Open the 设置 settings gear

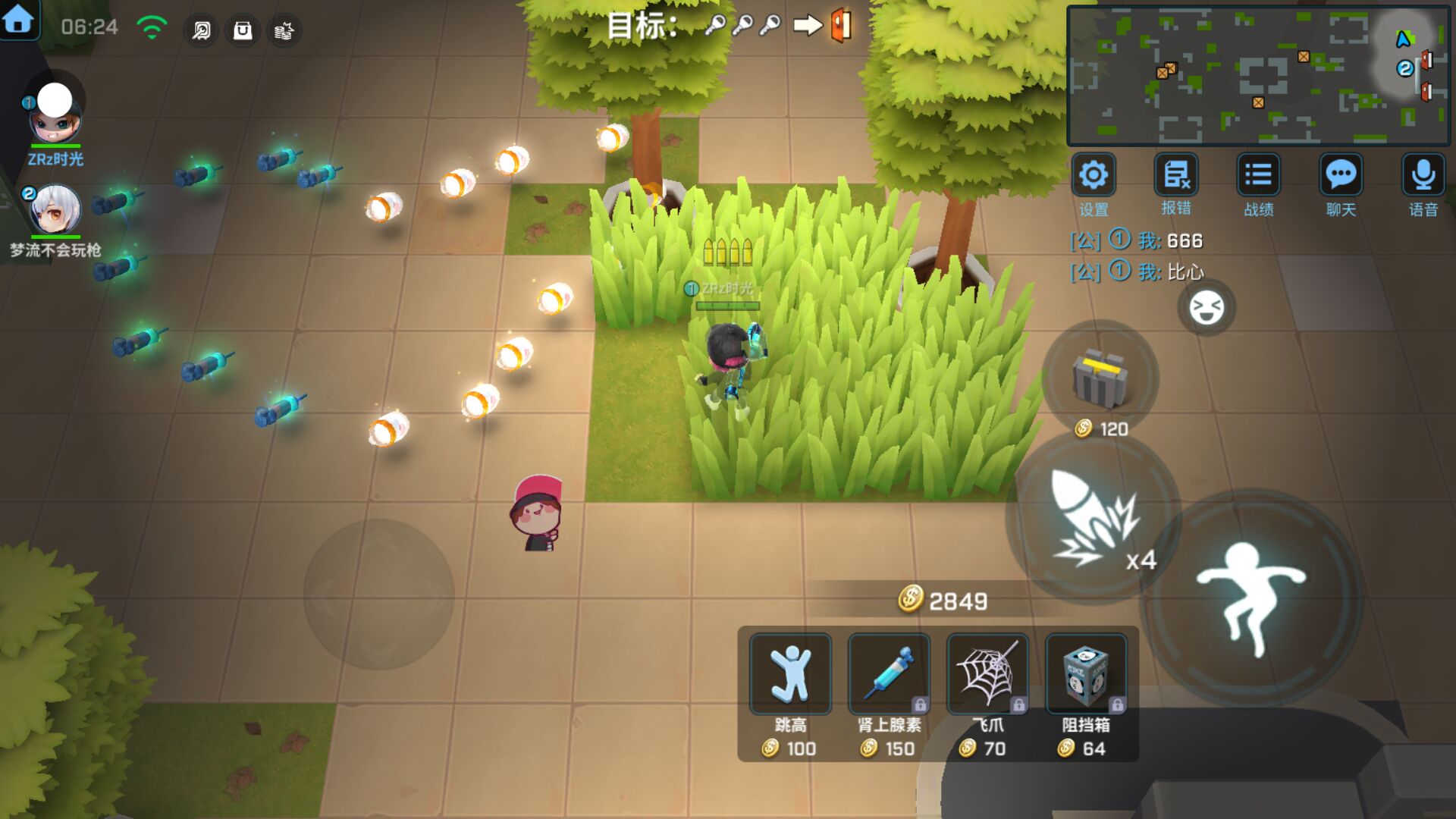1093,176
